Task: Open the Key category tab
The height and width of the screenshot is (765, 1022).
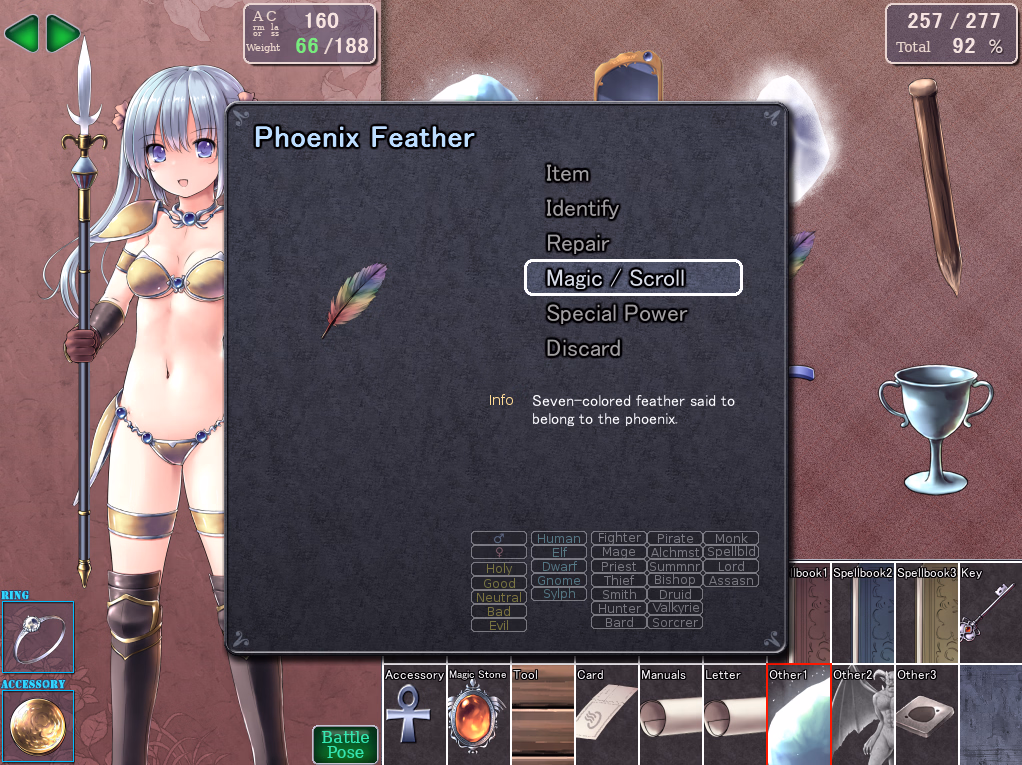Action: [x=990, y=612]
